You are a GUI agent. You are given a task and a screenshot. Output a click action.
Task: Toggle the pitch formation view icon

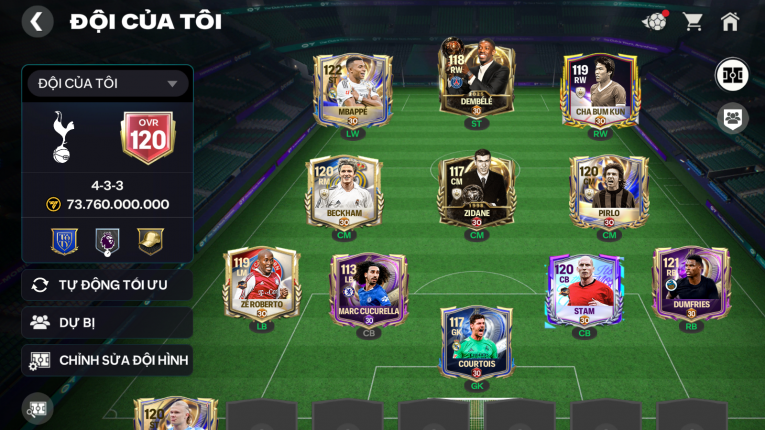tap(732, 75)
